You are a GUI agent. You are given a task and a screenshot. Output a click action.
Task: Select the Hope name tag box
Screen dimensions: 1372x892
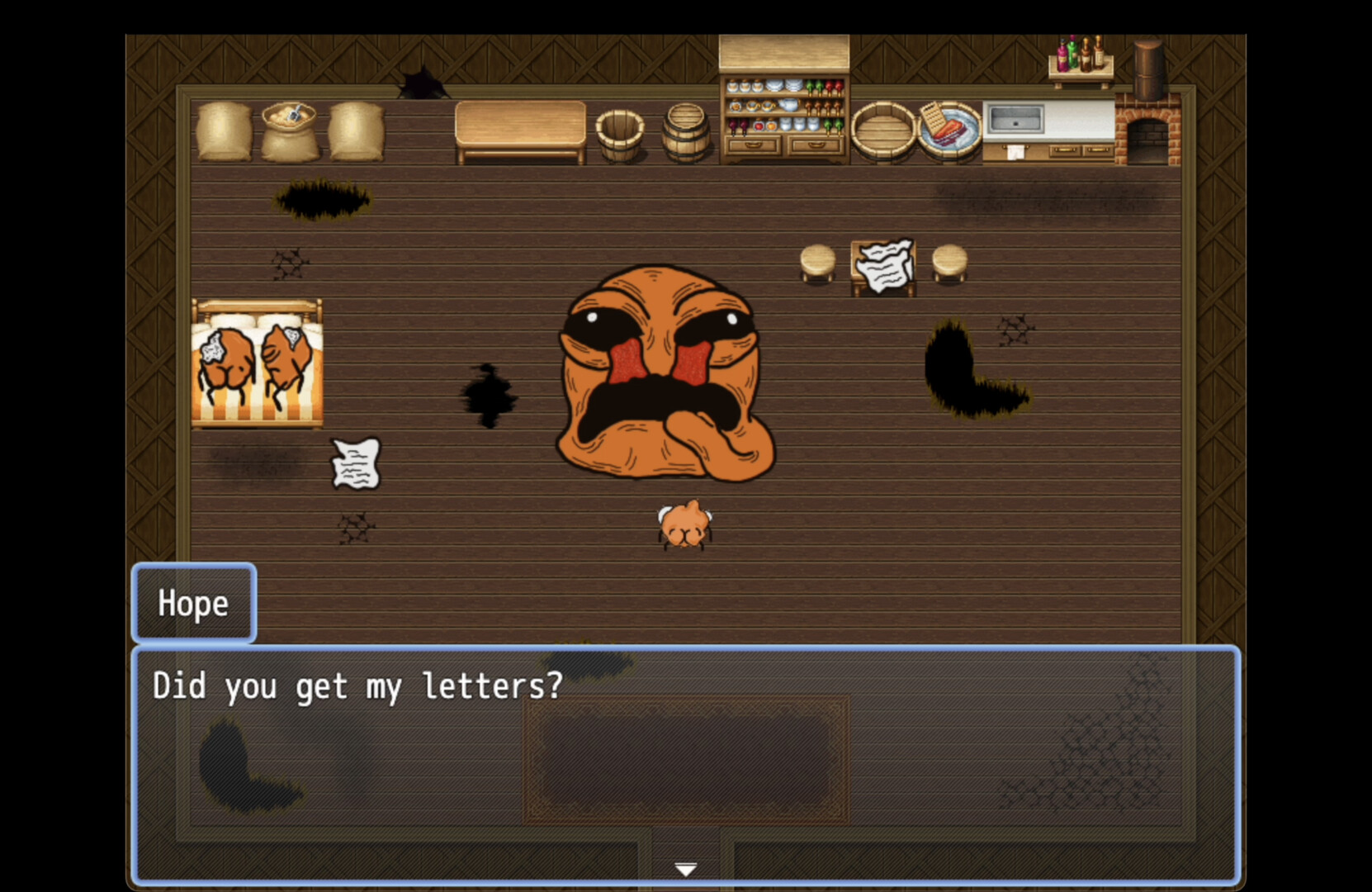click(193, 604)
